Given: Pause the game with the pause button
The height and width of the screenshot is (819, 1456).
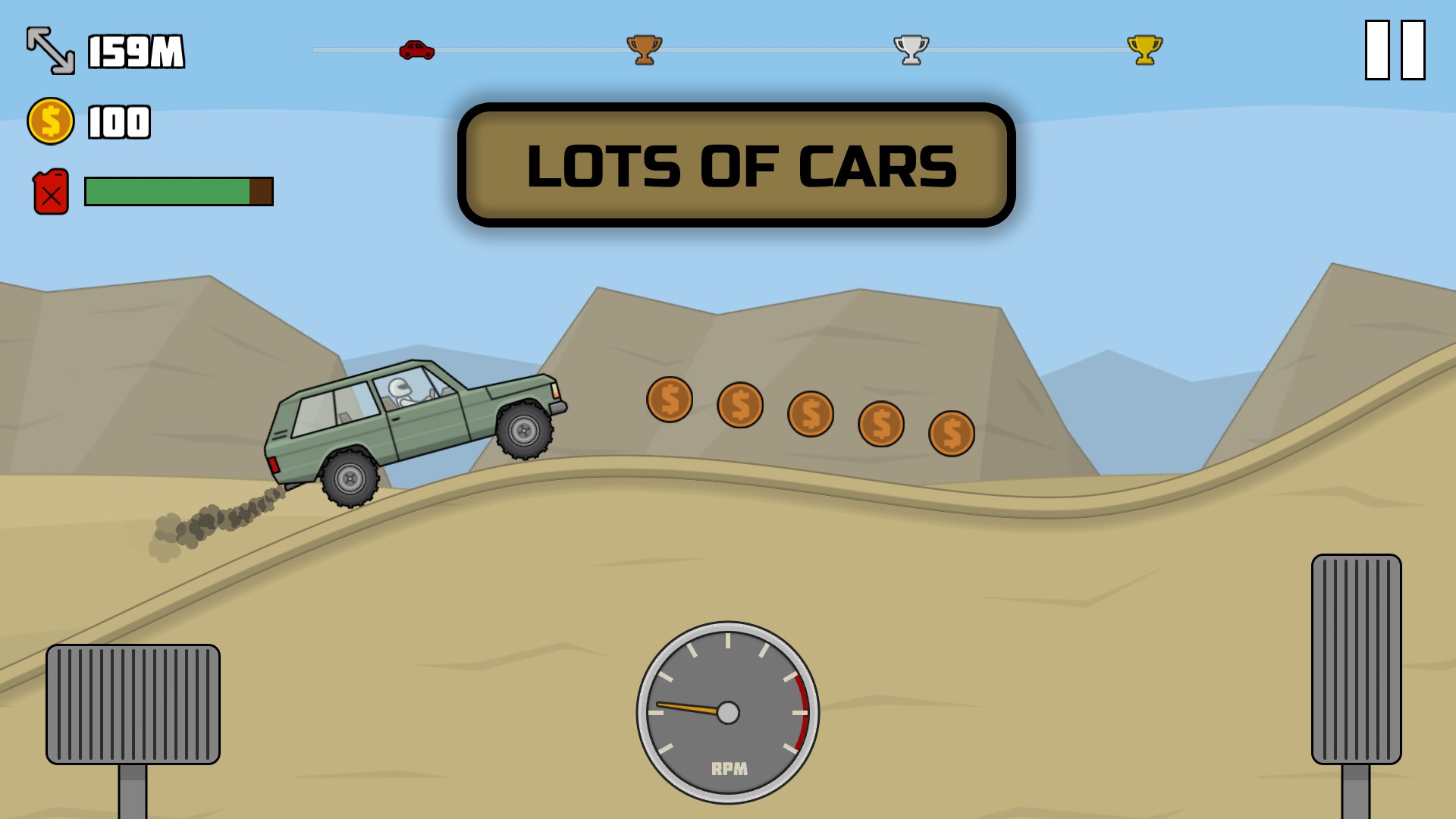Looking at the screenshot, I should point(1395,50).
